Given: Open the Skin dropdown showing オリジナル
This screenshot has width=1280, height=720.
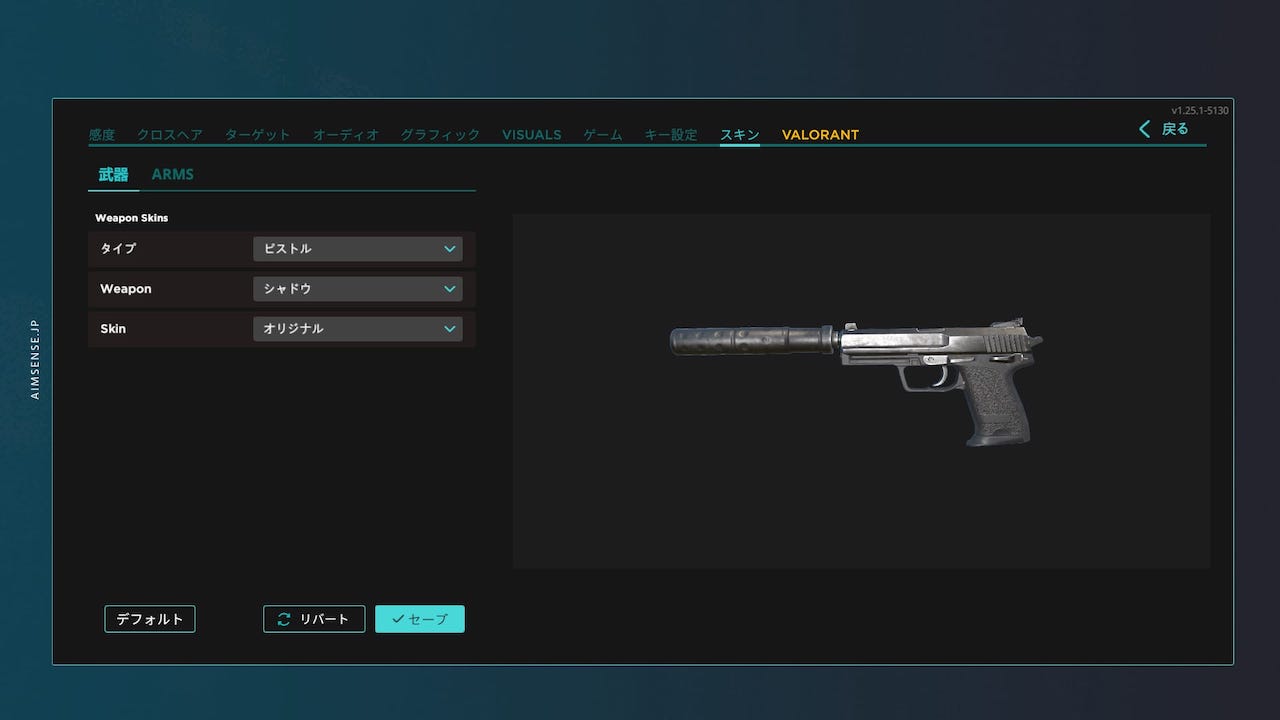Looking at the screenshot, I should (x=357, y=328).
